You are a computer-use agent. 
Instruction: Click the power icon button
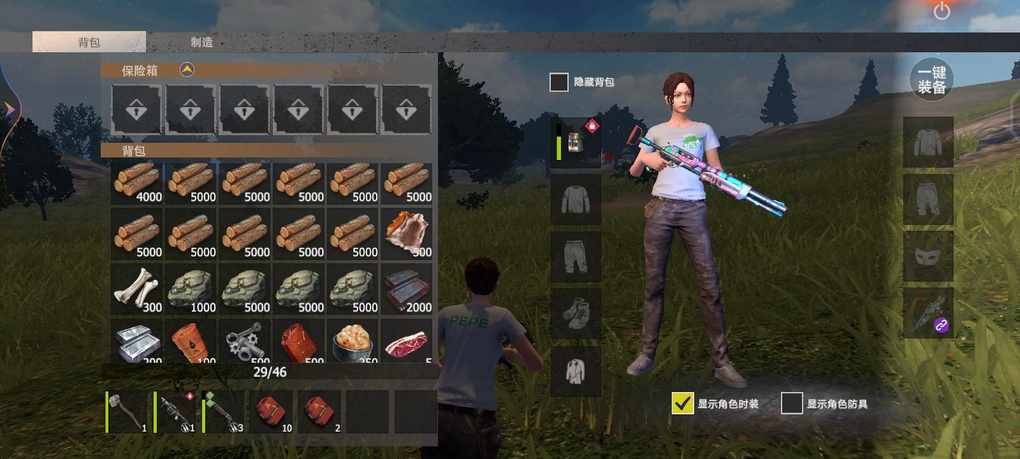(941, 11)
